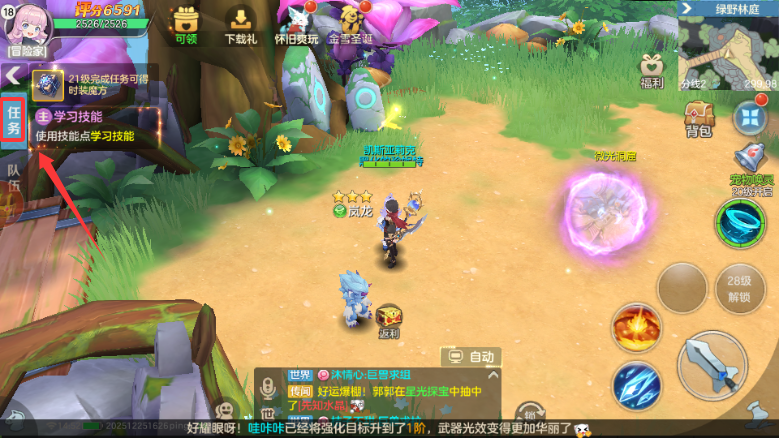This screenshot has height=438, width=779.
Task: Open the 金雪圣诞 Christmas event
Action: (x=350, y=25)
